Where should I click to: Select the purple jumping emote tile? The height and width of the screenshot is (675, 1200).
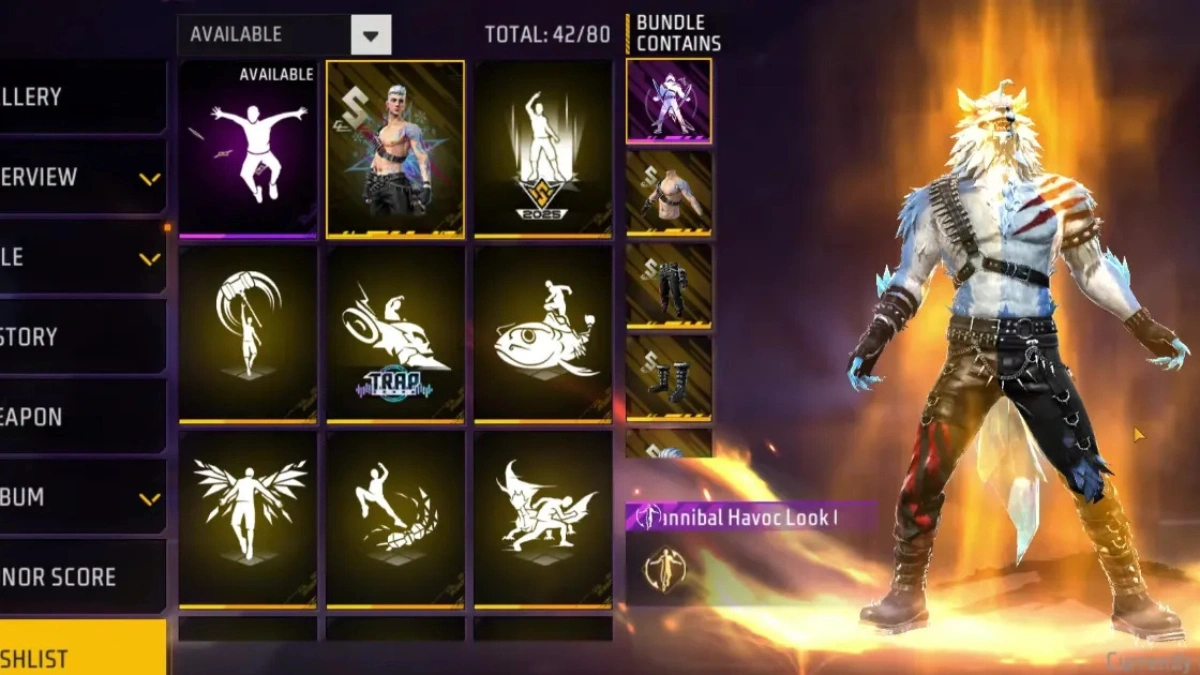(x=248, y=149)
